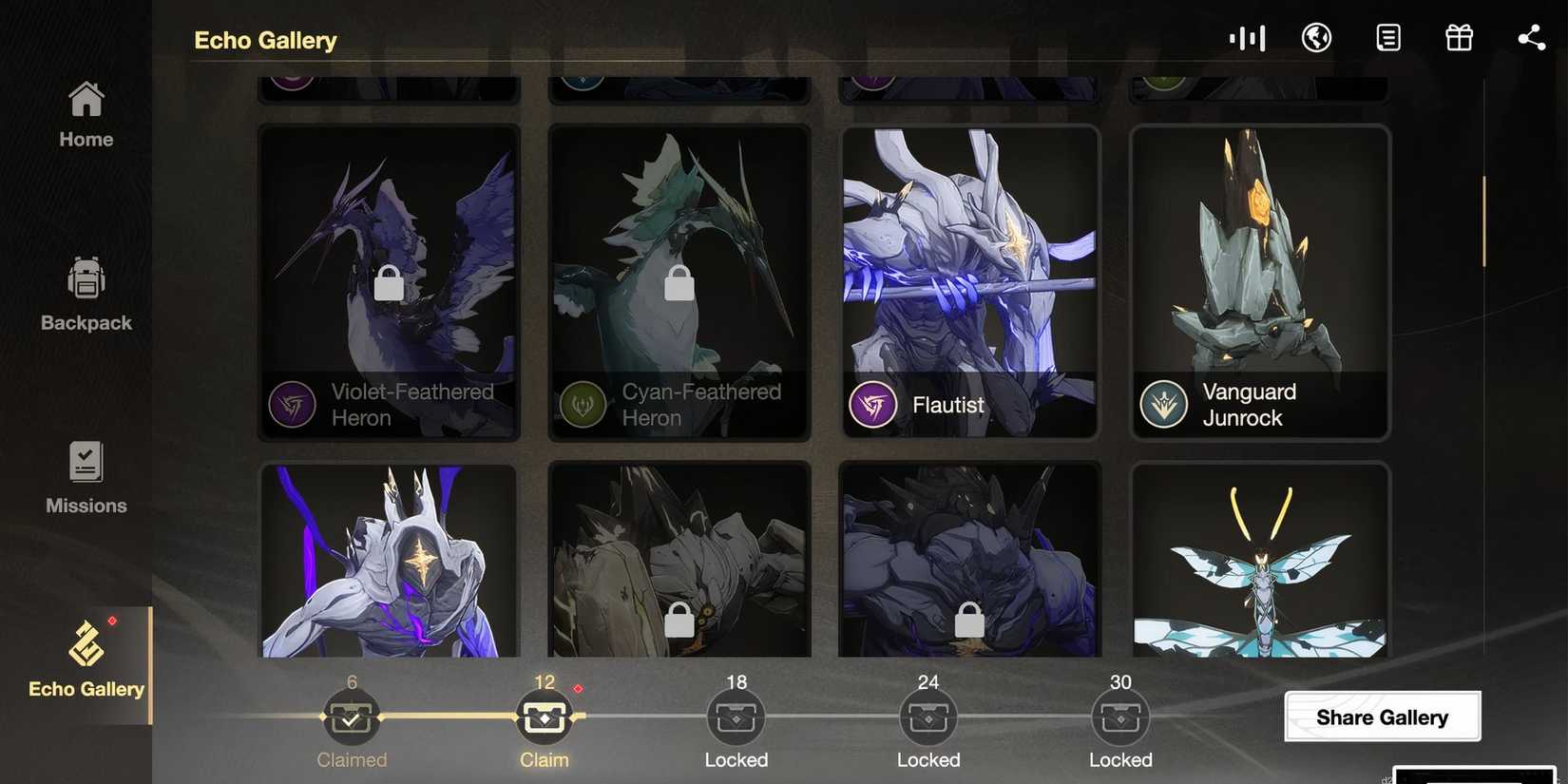Open the locked 18-echo reward chest
Viewport: 1568px width, 784px height.
coord(736,717)
